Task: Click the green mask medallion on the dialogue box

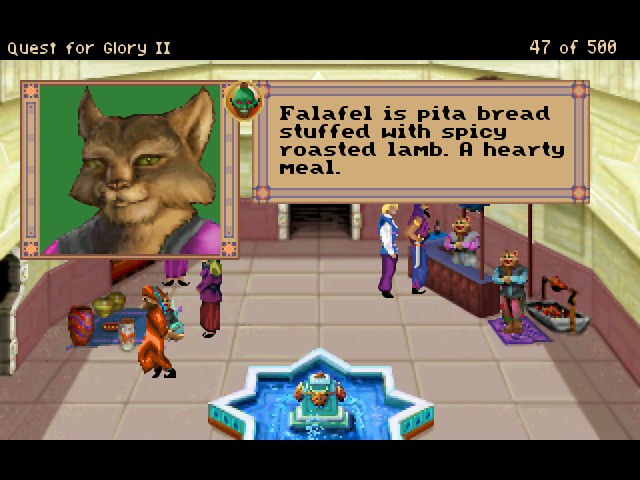Action: point(243,100)
